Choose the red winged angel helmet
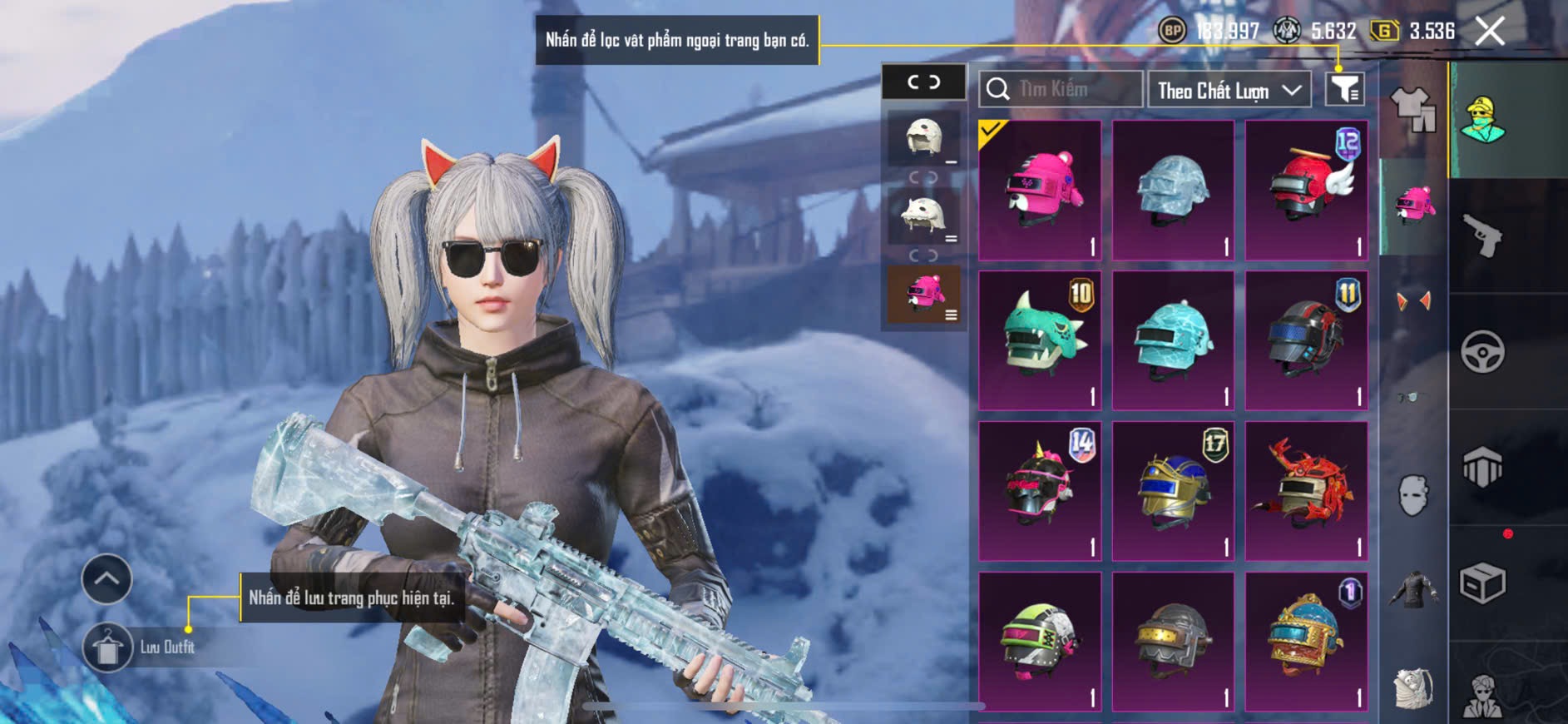 [x=1306, y=191]
